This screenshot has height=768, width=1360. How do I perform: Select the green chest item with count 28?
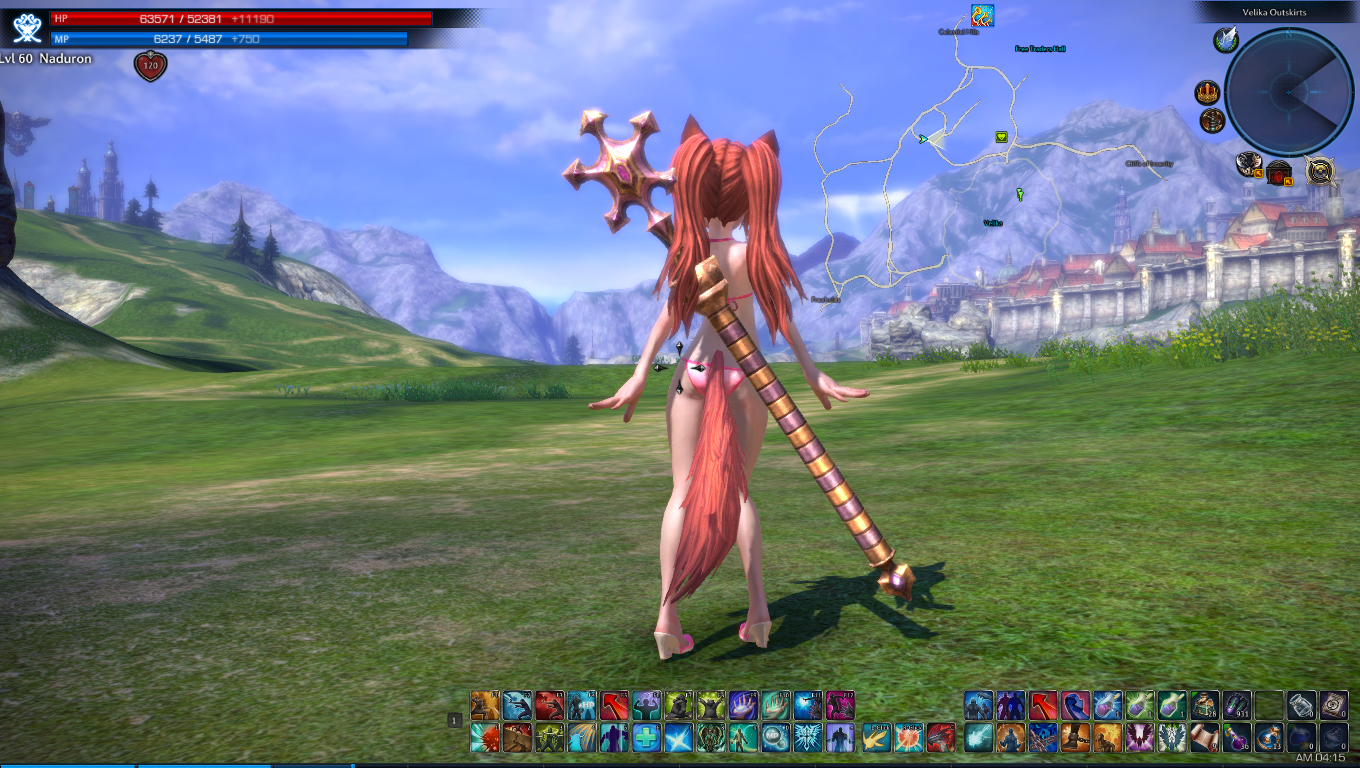tap(1205, 705)
